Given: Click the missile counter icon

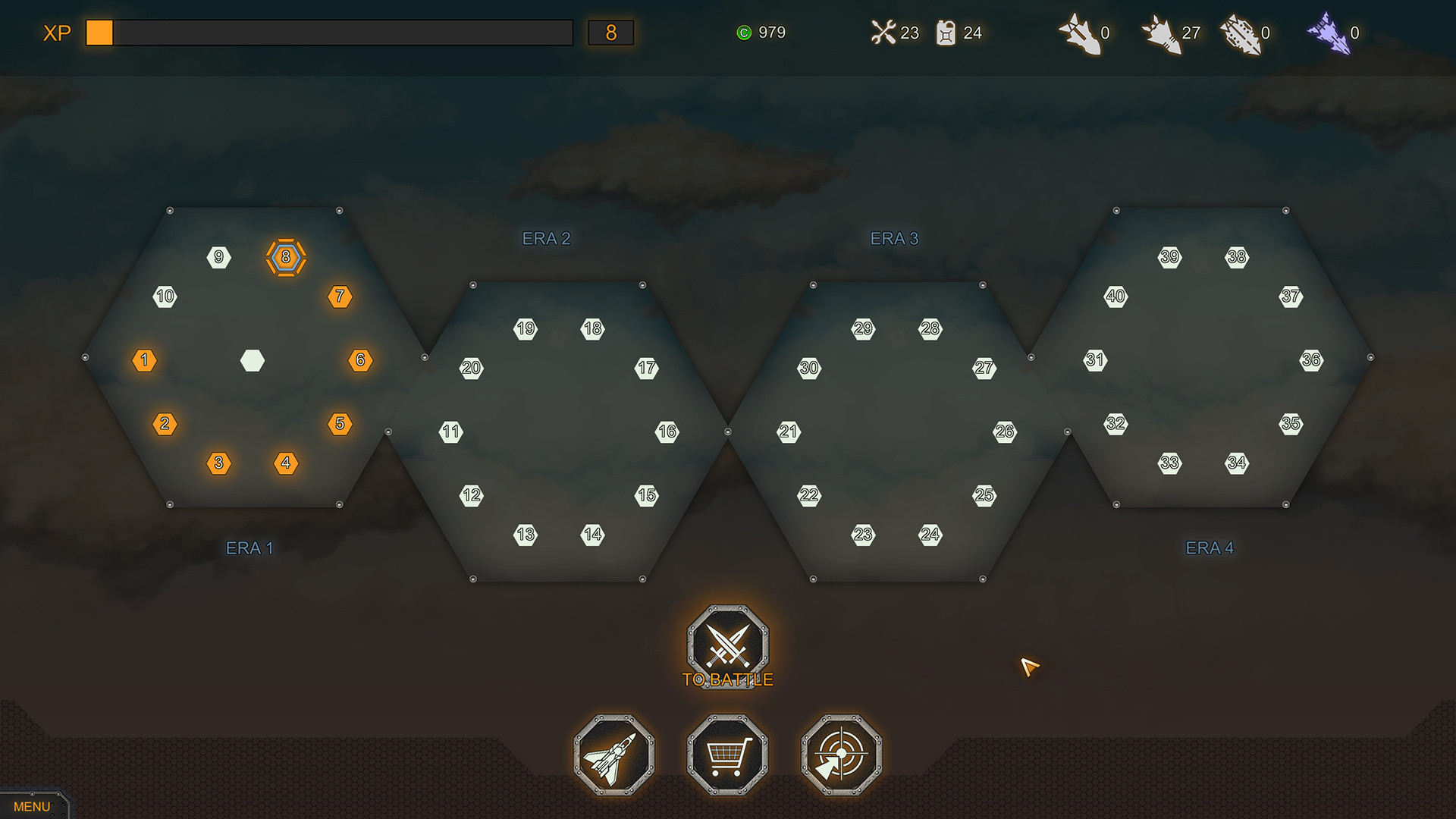Looking at the screenshot, I should (1082, 33).
